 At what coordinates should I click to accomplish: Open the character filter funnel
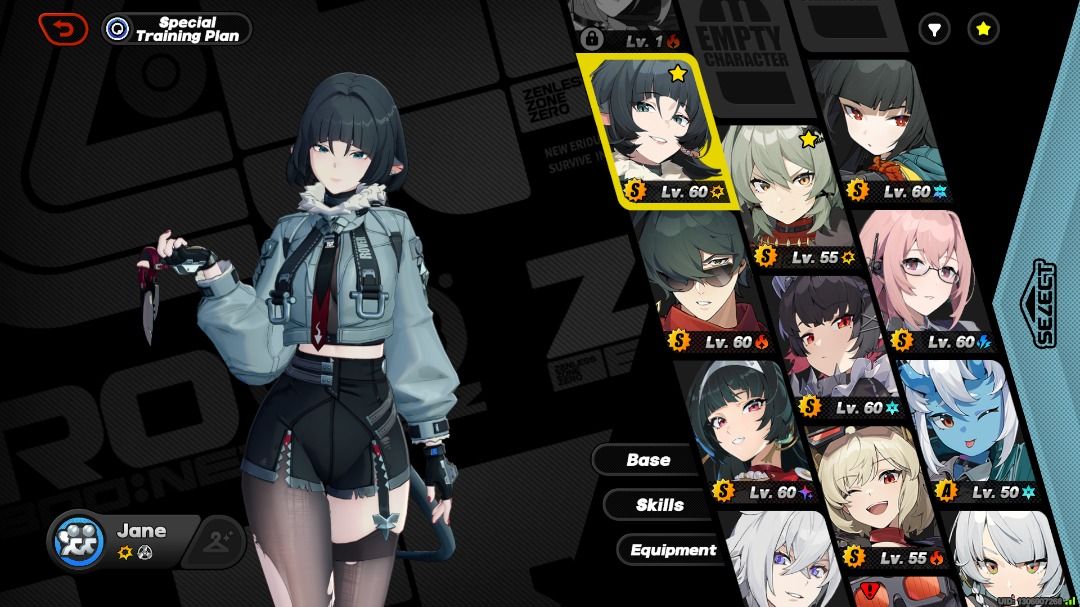pos(934,30)
